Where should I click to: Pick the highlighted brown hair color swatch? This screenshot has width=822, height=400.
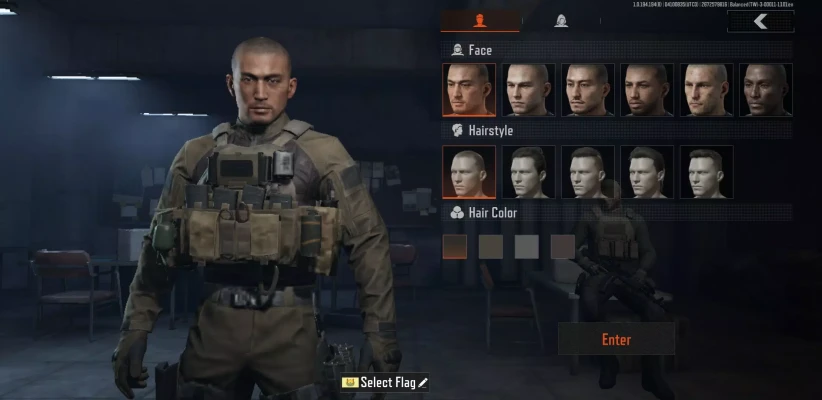point(455,246)
